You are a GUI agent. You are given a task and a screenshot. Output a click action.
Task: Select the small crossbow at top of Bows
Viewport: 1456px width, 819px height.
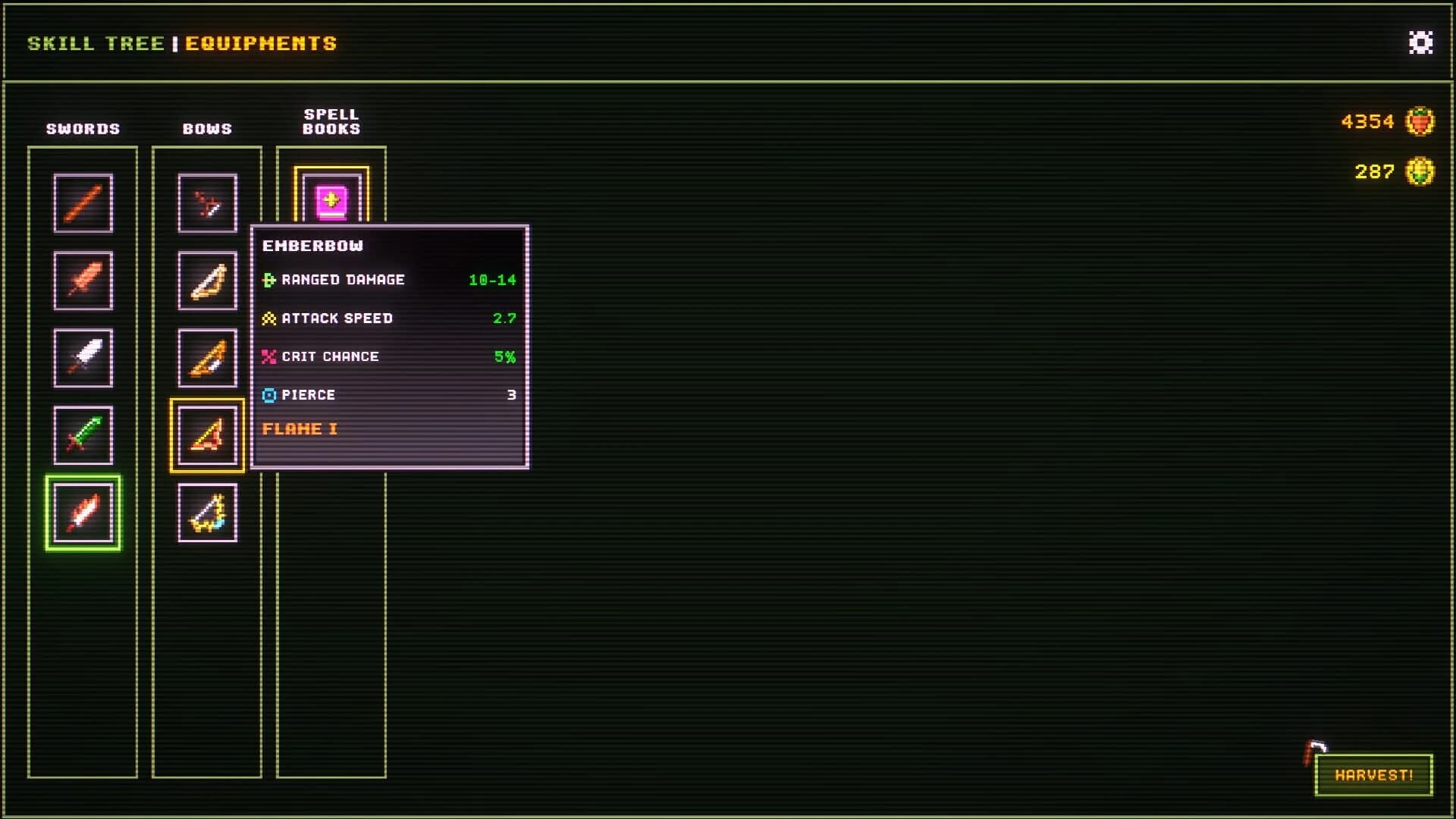[x=206, y=202]
